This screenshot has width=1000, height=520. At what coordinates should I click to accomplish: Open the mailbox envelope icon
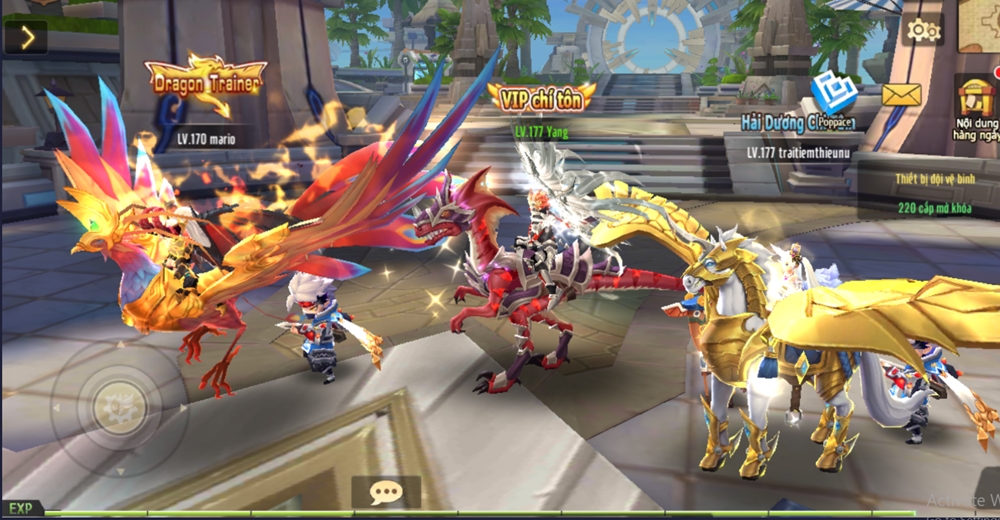[x=901, y=95]
